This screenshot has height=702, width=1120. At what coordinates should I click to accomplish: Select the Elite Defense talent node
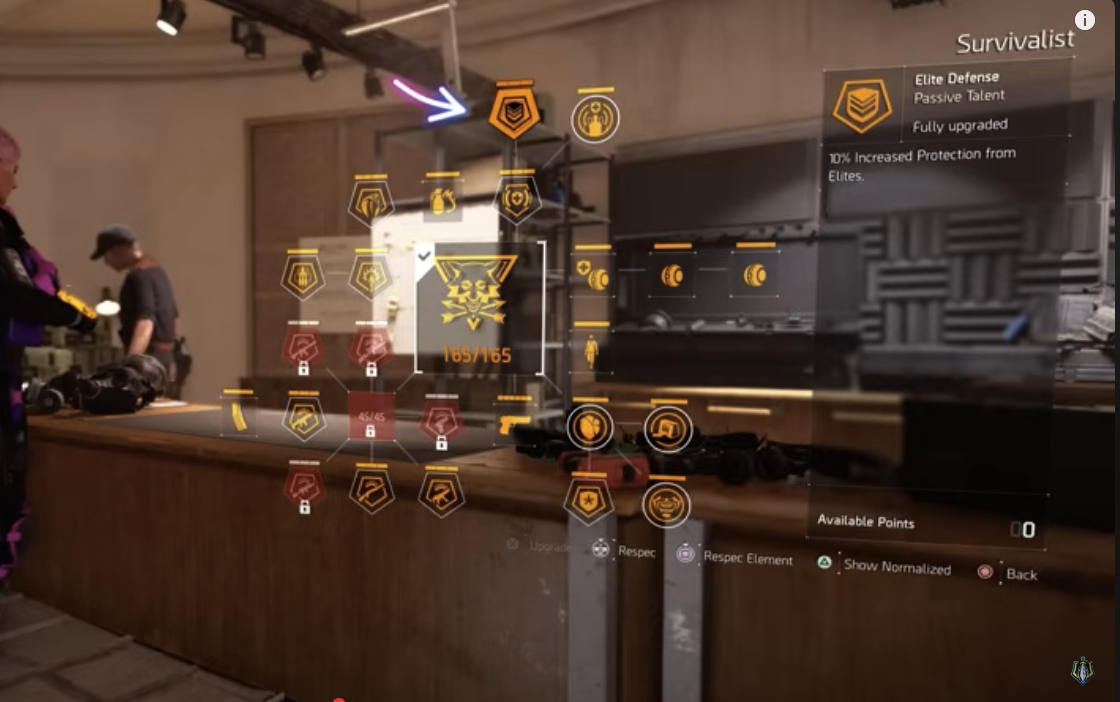[515, 115]
